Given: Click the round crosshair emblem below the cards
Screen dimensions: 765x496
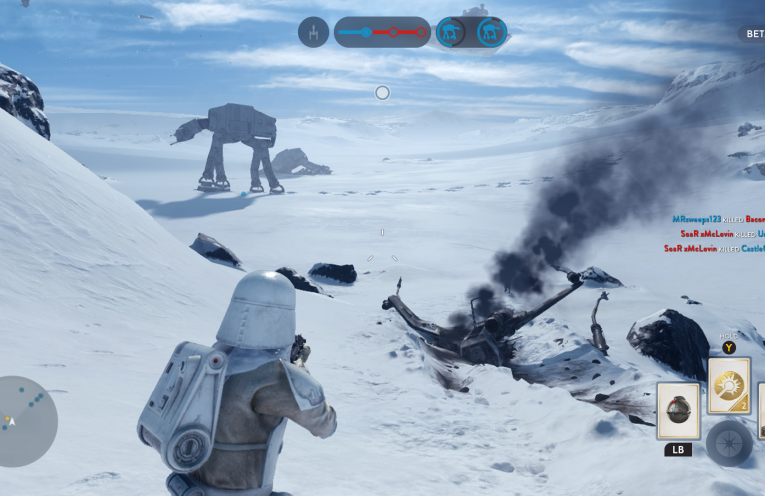Looking at the screenshot, I should pyautogui.click(x=728, y=442).
